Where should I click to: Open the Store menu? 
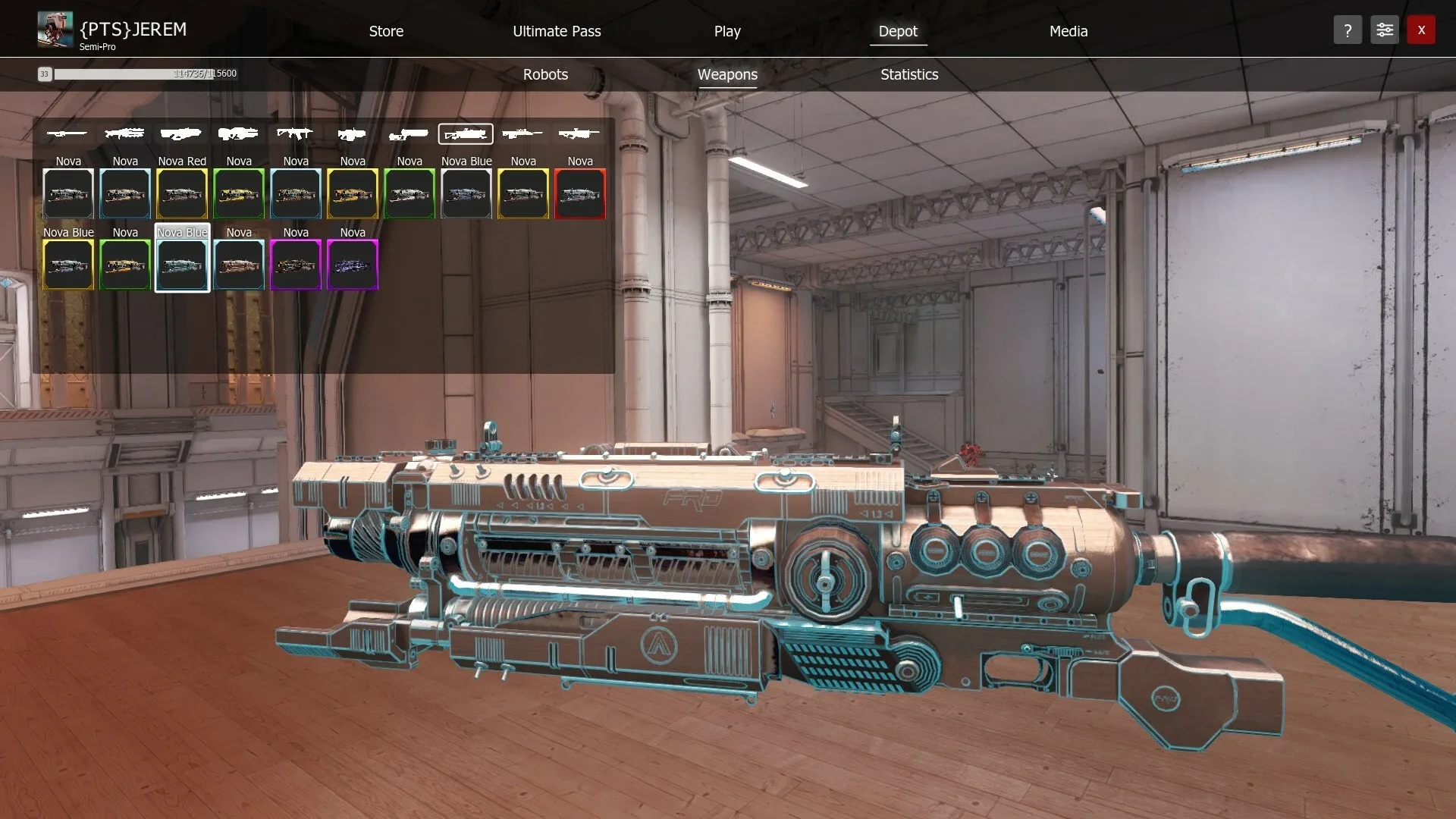tap(386, 31)
